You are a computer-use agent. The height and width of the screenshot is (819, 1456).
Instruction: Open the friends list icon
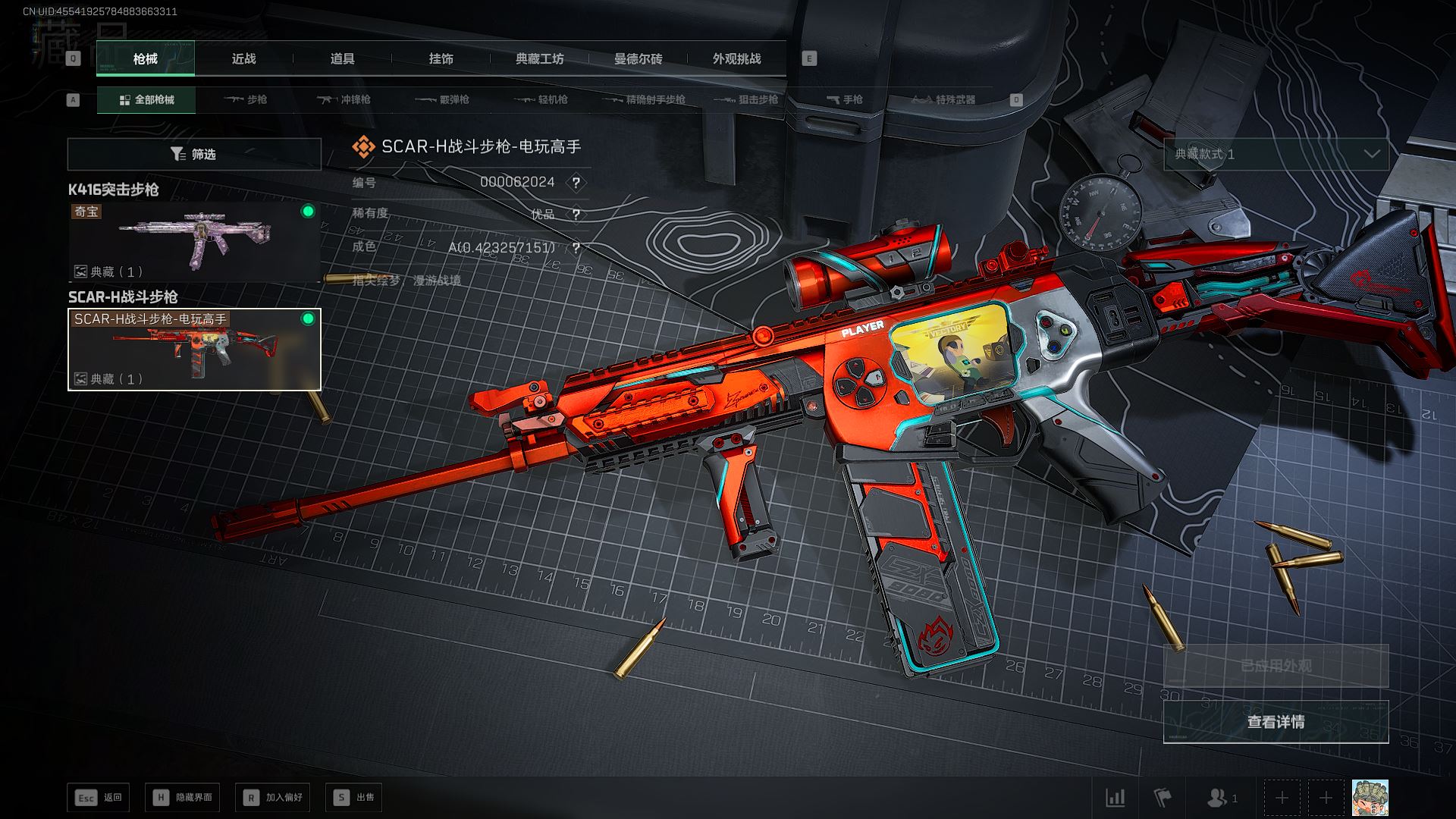[x=1221, y=798]
